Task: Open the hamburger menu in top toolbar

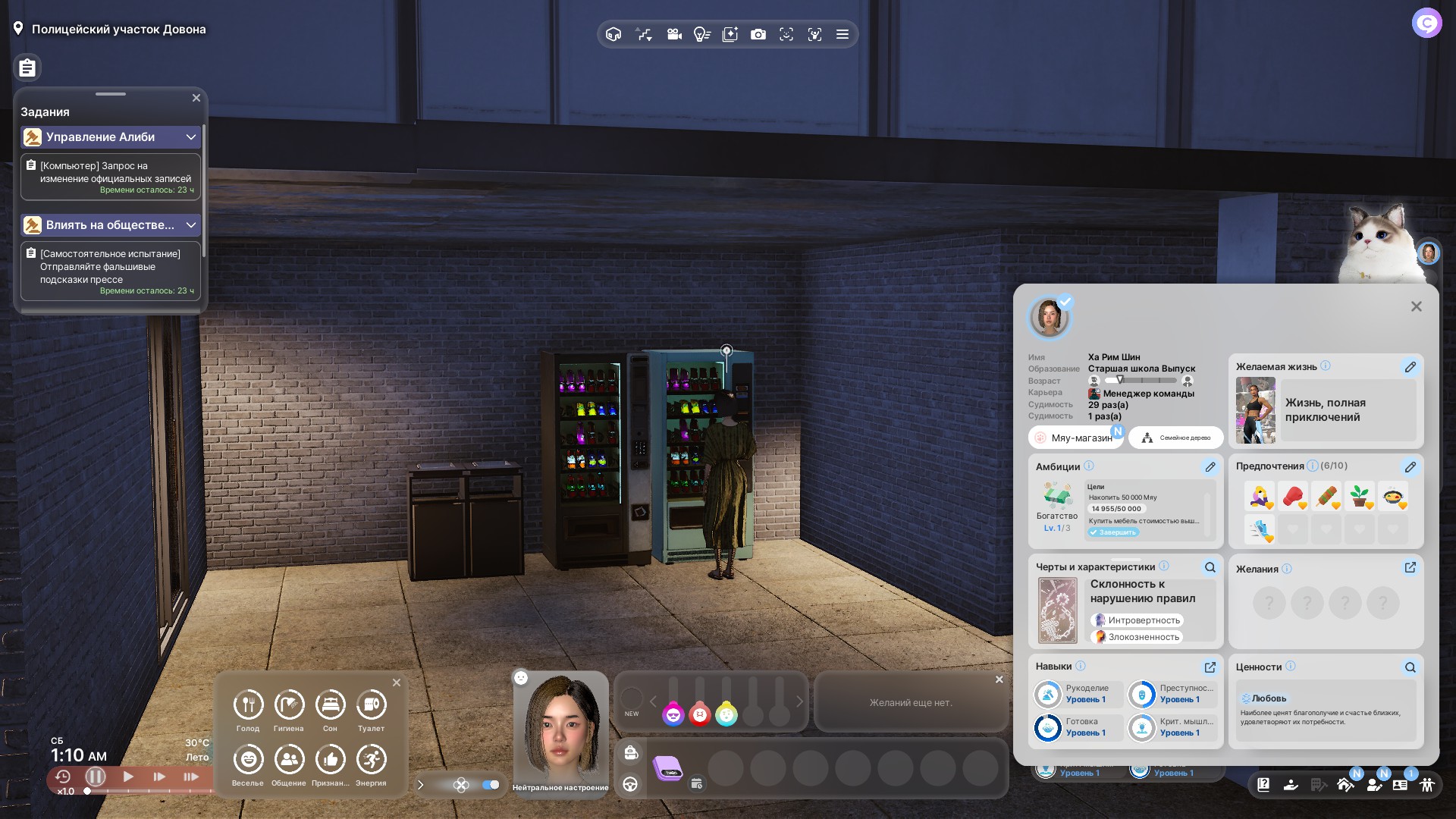Action: [842, 34]
